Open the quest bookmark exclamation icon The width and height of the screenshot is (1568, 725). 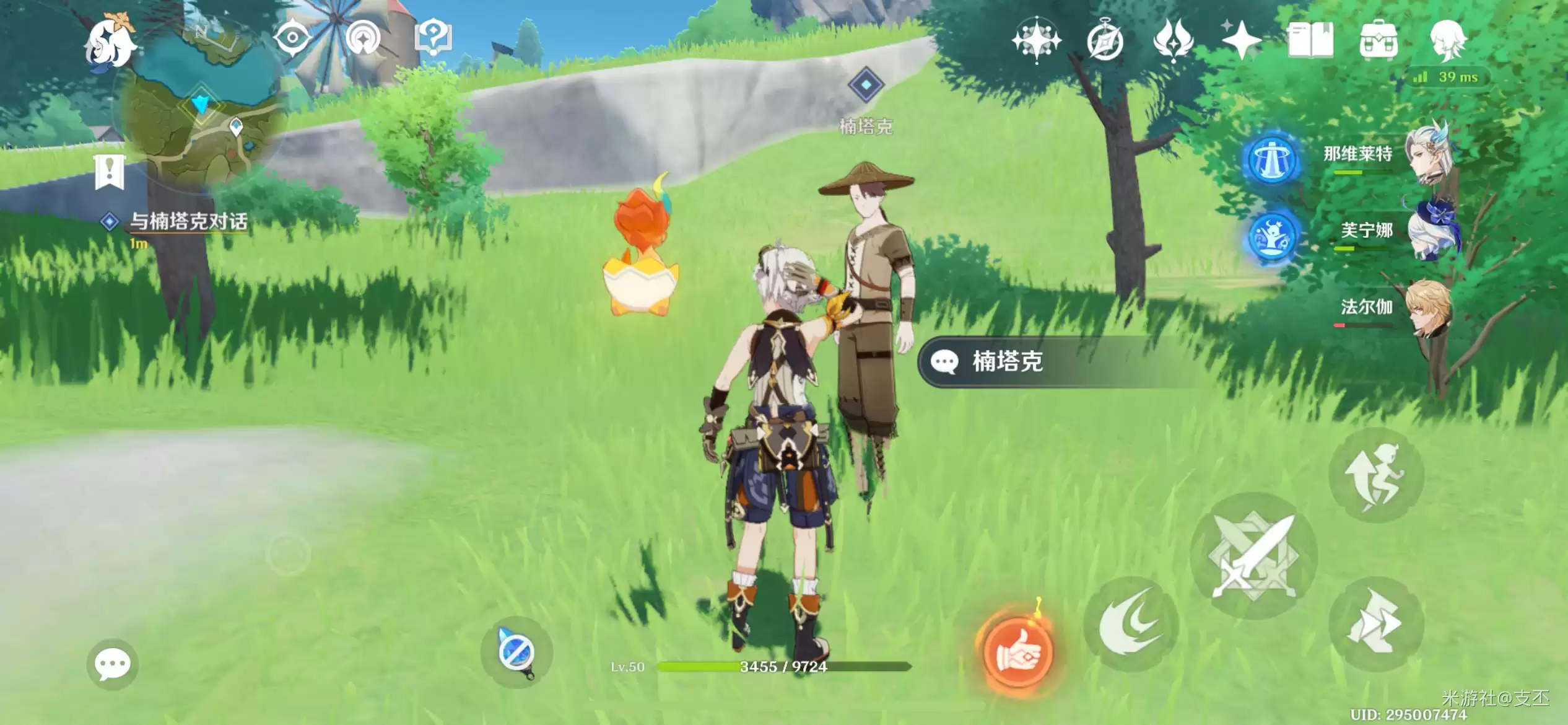point(110,172)
